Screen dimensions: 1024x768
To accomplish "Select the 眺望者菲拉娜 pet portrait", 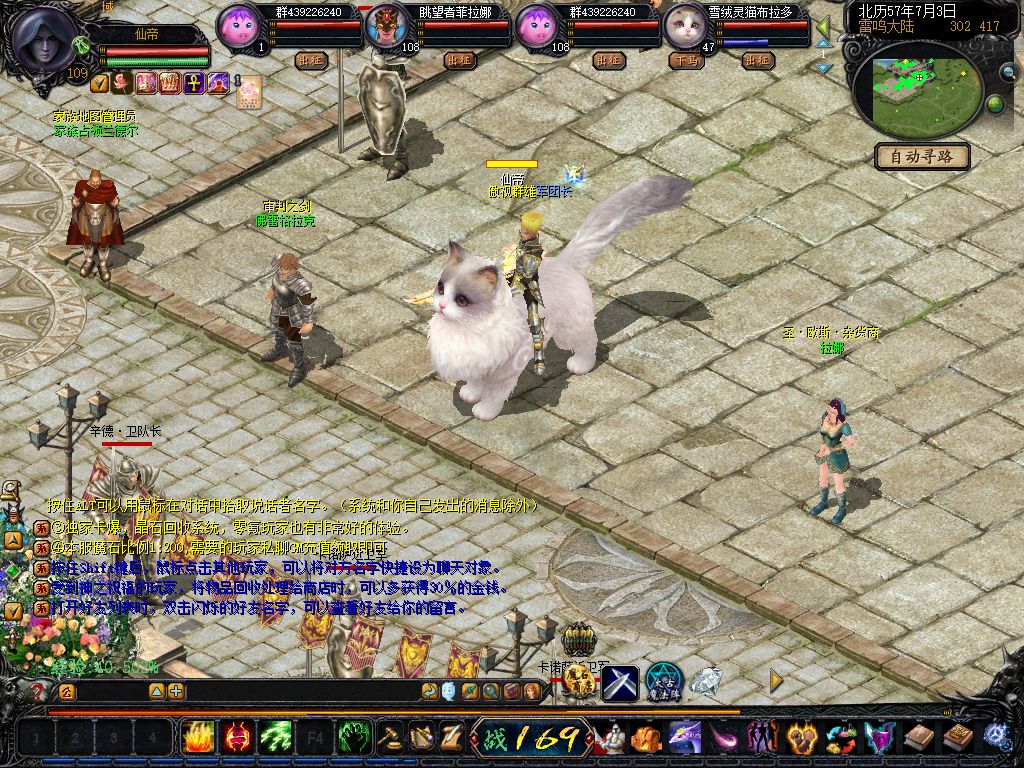I will pos(384,26).
